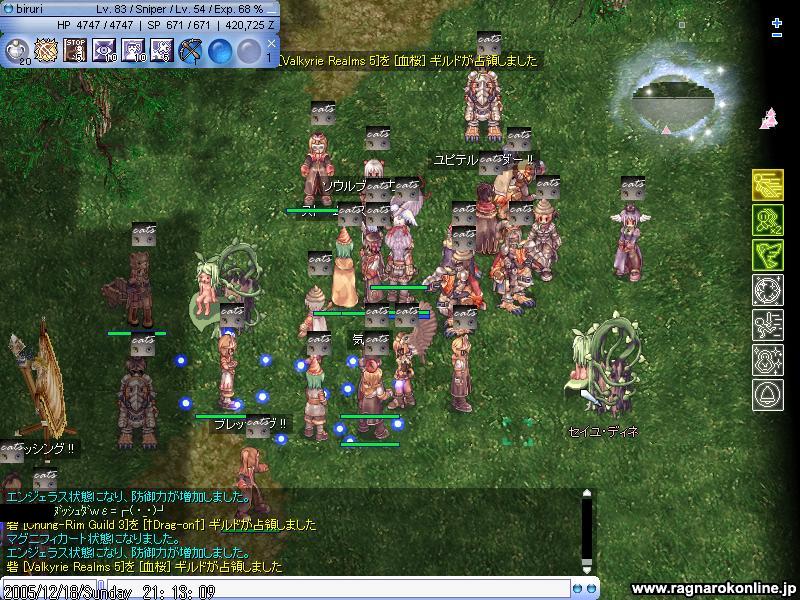Close the skill hotbar with the X
Viewport: 800px width, 600px height.
(x=272, y=44)
